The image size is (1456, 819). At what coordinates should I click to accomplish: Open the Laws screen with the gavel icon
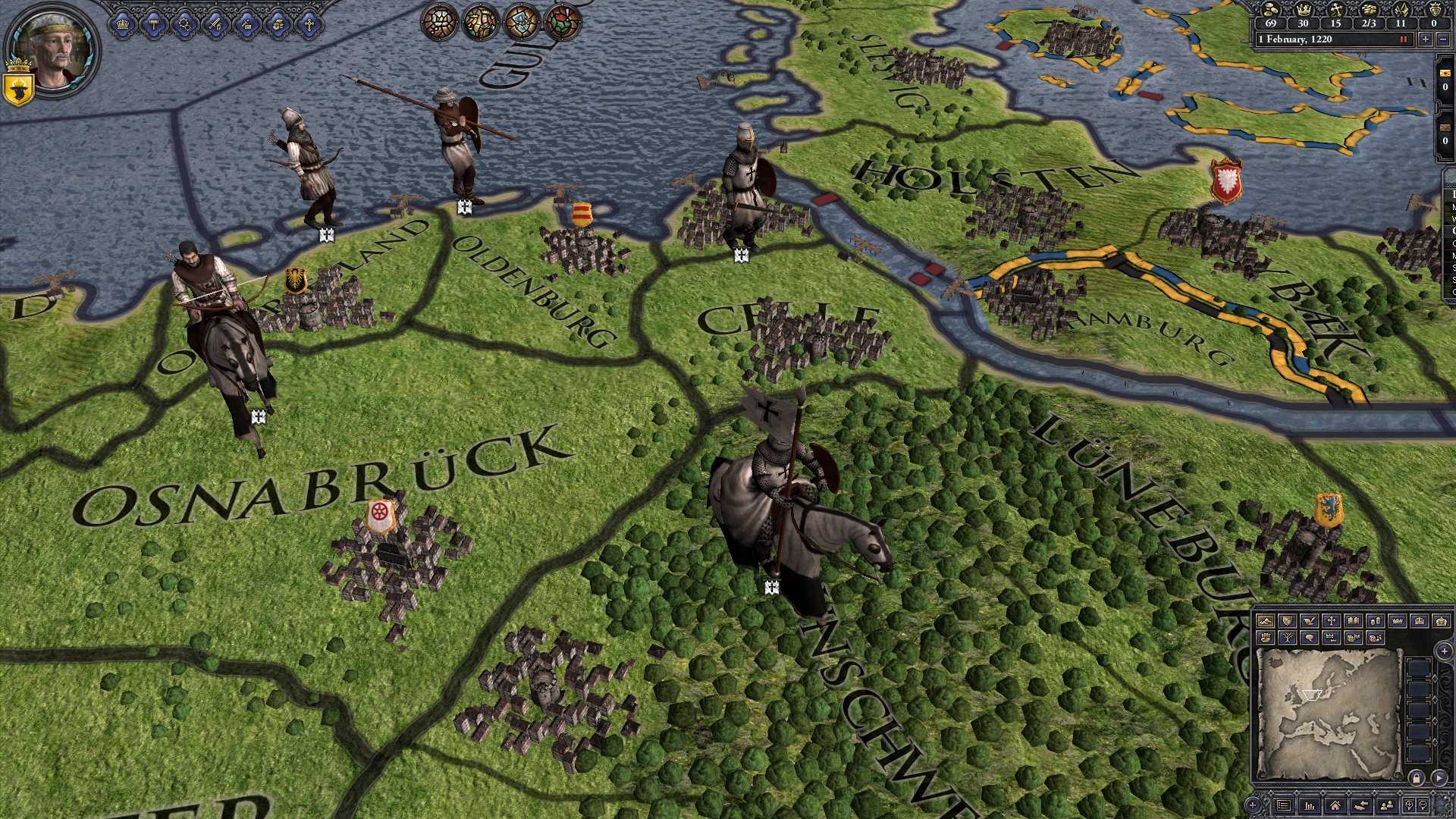(154, 24)
